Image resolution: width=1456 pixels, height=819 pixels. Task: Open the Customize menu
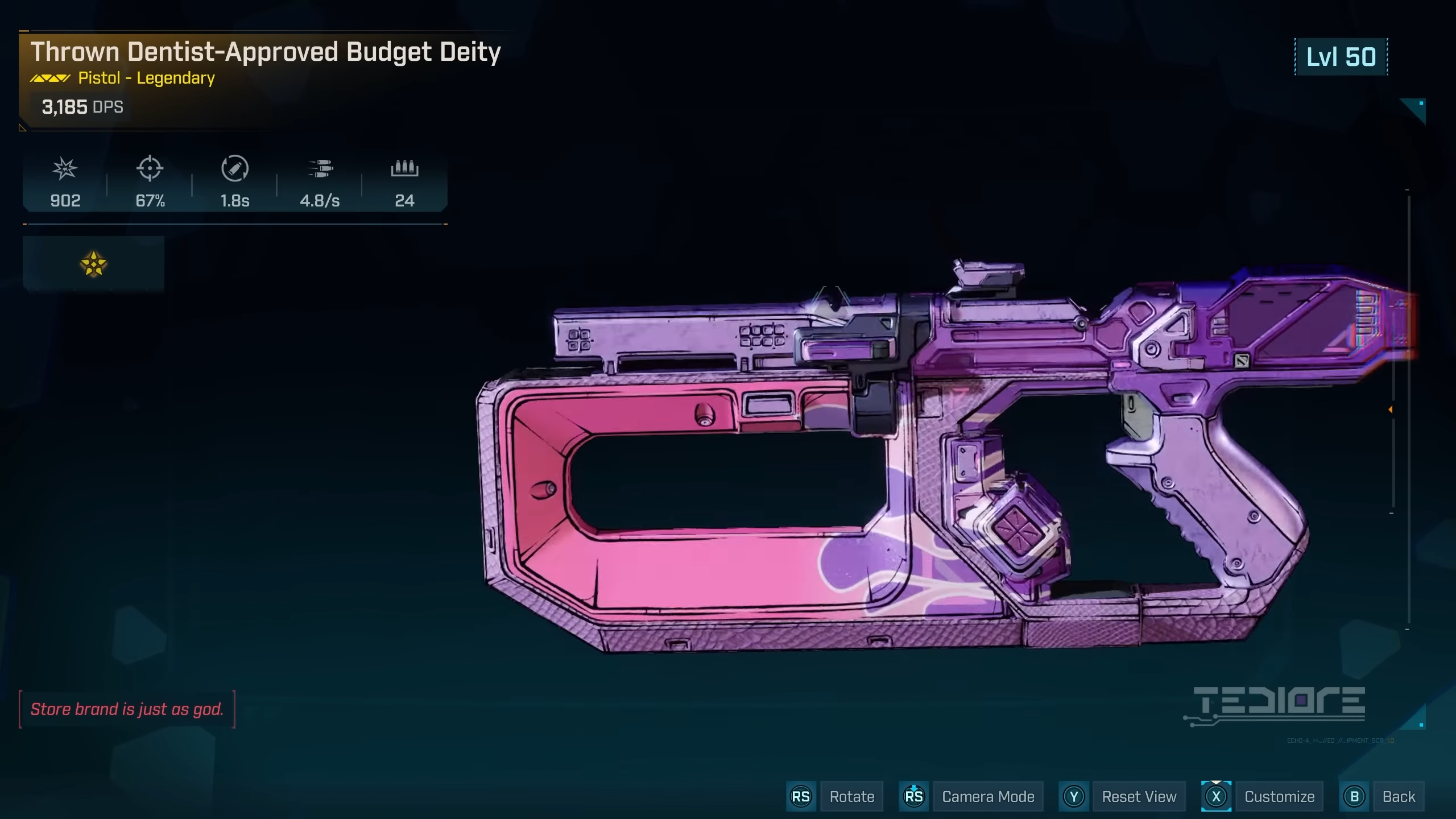tap(1279, 796)
